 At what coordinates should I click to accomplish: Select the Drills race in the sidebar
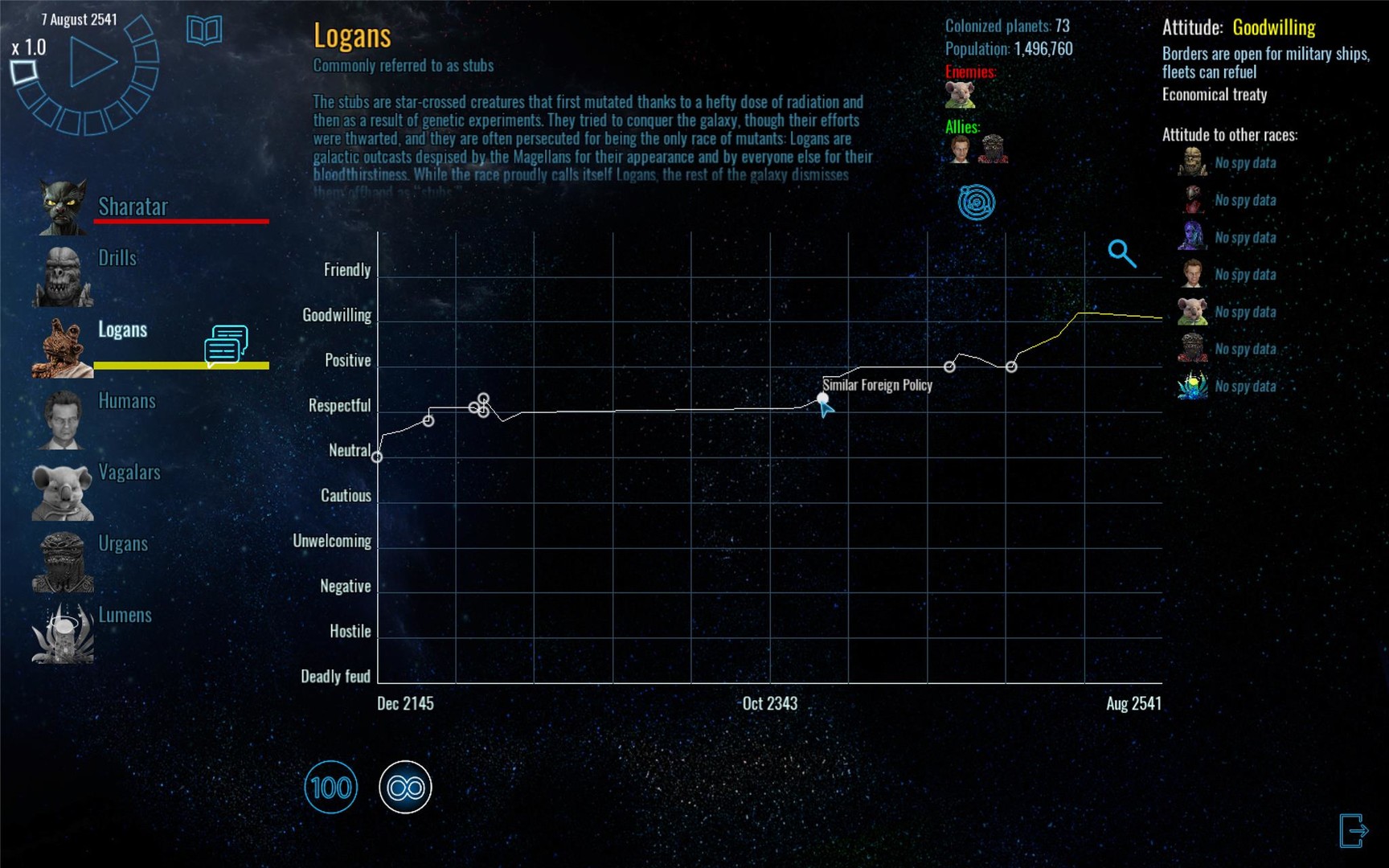[x=119, y=258]
